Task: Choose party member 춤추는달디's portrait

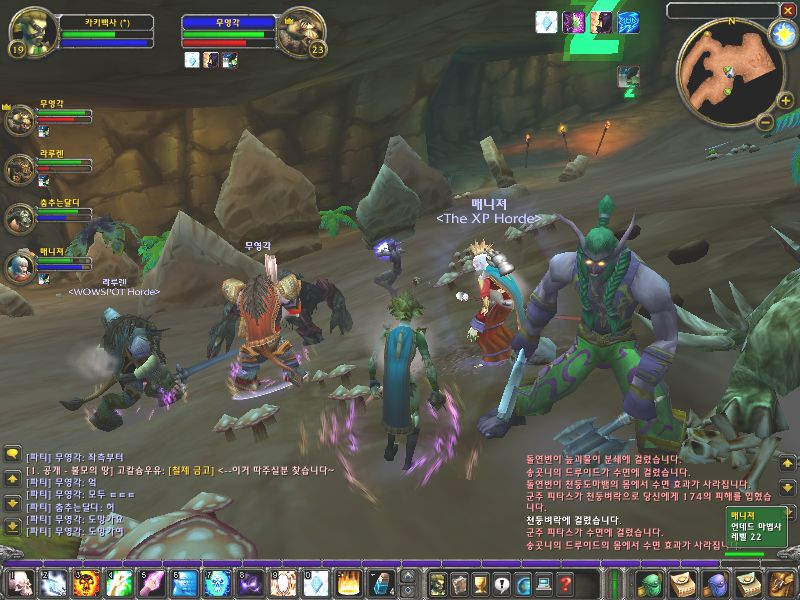Action: (x=20, y=218)
